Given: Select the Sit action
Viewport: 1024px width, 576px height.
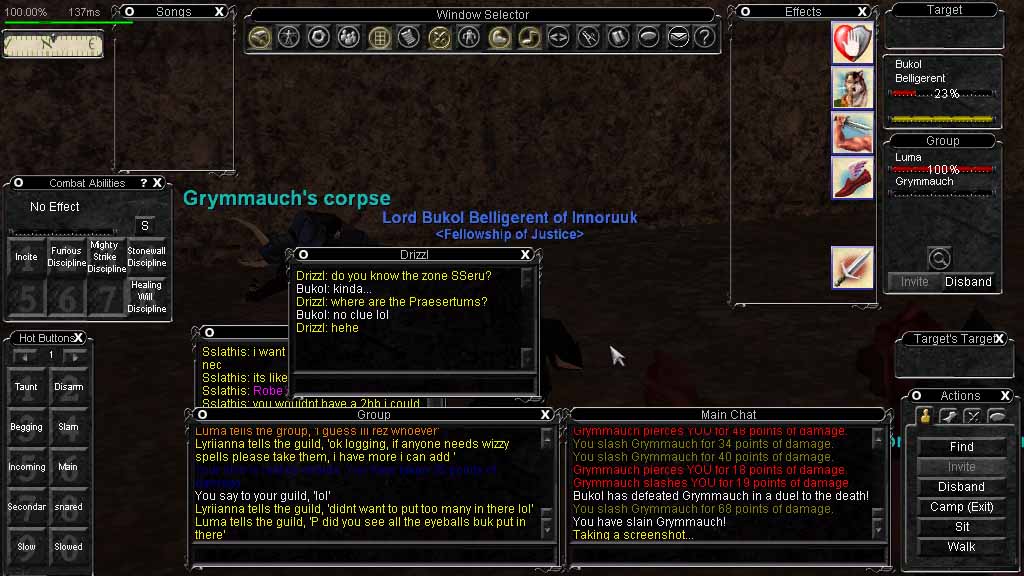Looking at the screenshot, I should (x=961, y=527).
